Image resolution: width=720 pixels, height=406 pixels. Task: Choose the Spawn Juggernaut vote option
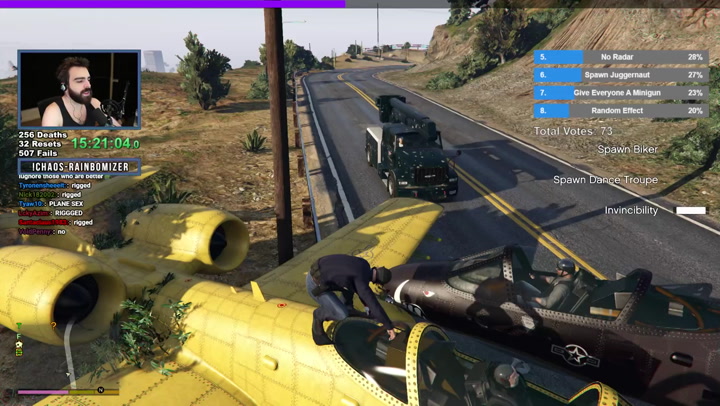621,75
